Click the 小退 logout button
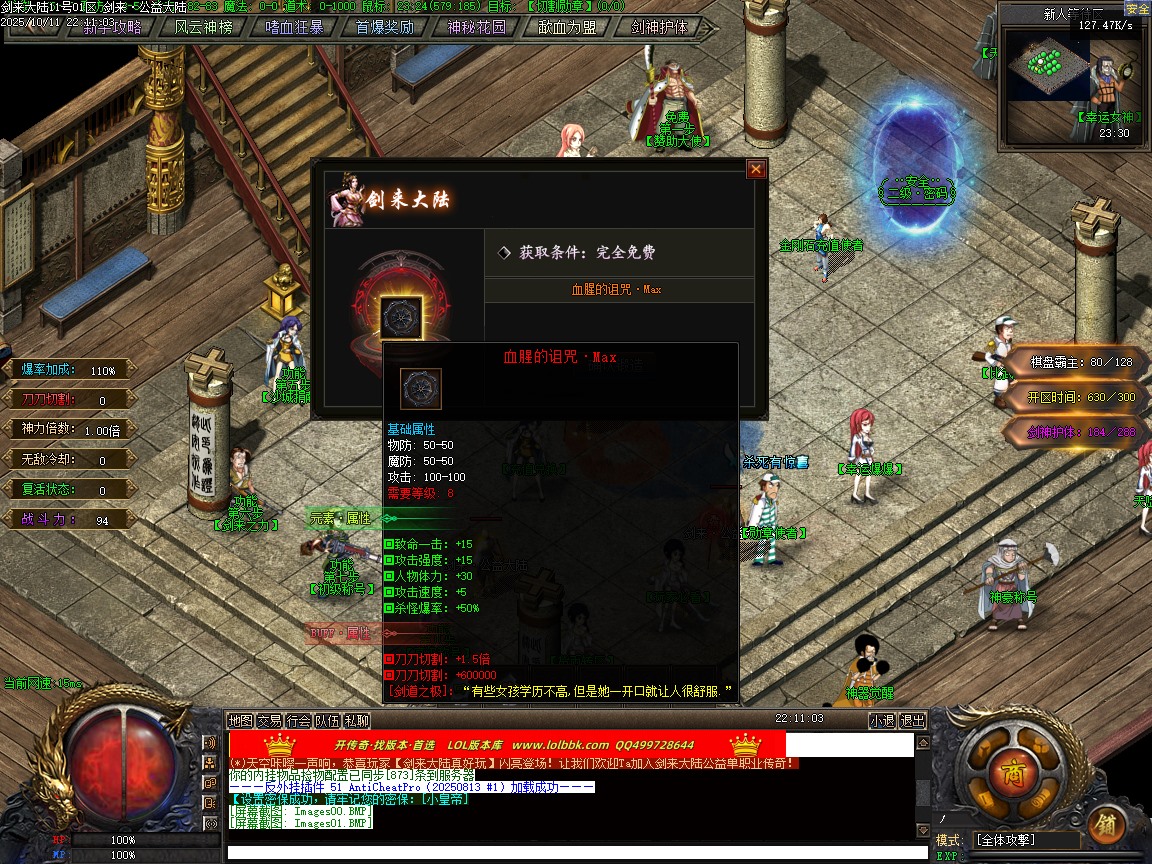The height and width of the screenshot is (864, 1152). click(882, 720)
